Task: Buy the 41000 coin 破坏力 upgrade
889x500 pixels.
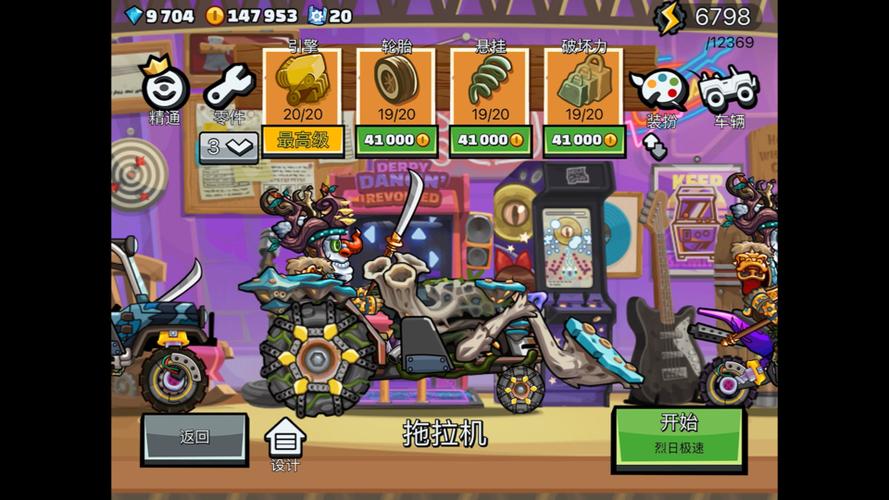Action: (x=584, y=140)
